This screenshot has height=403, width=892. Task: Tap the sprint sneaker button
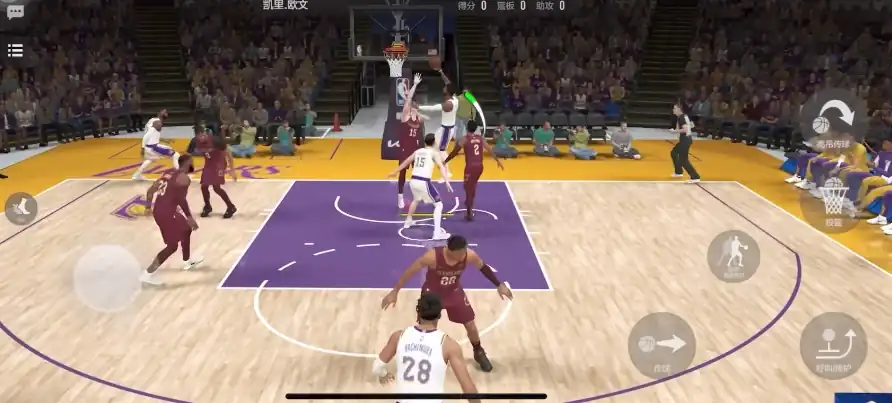point(20,208)
